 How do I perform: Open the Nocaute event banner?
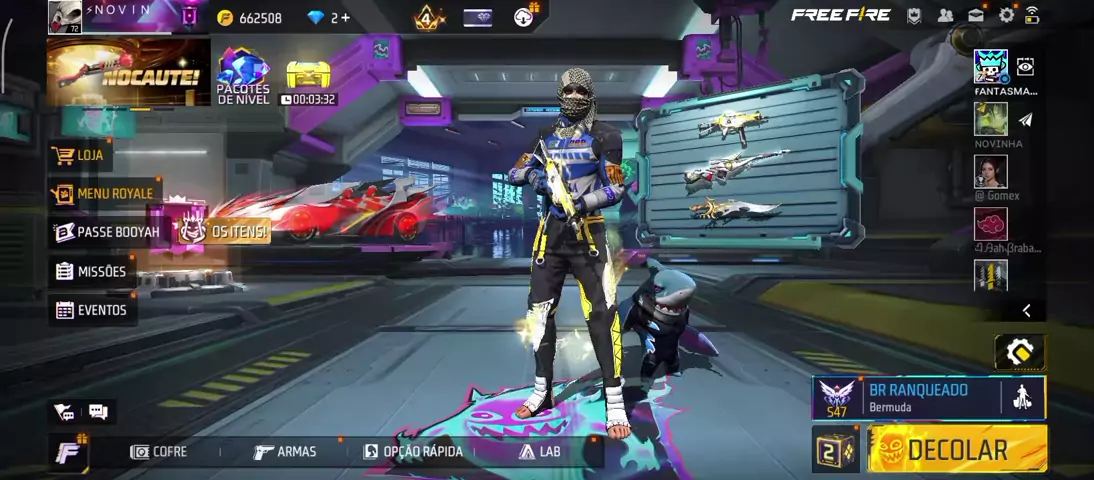(x=128, y=72)
